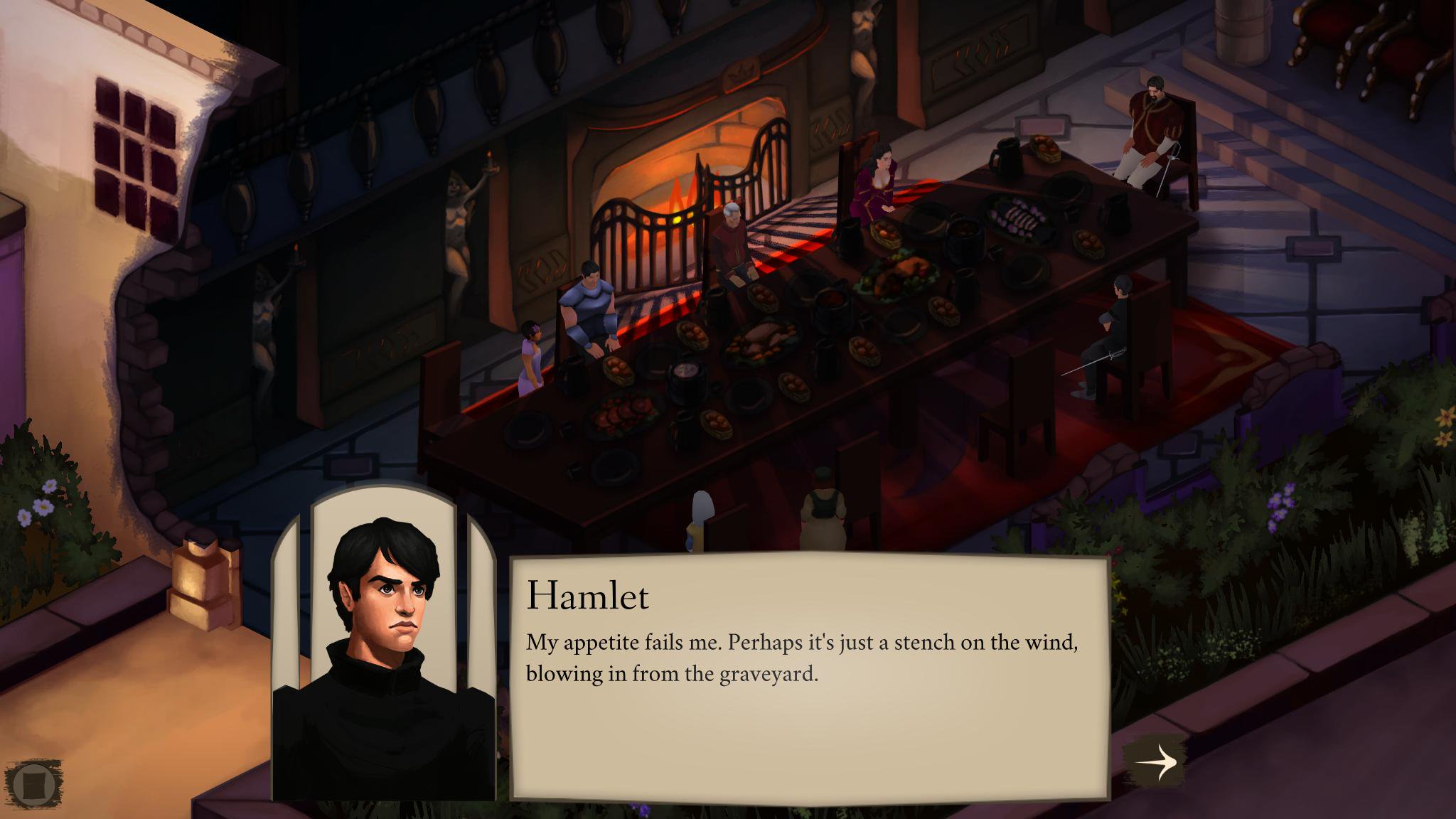Viewport: 1456px width, 819px height.
Task: Advance the dialogue with the arrow button
Action: click(x=1156, y=762)
